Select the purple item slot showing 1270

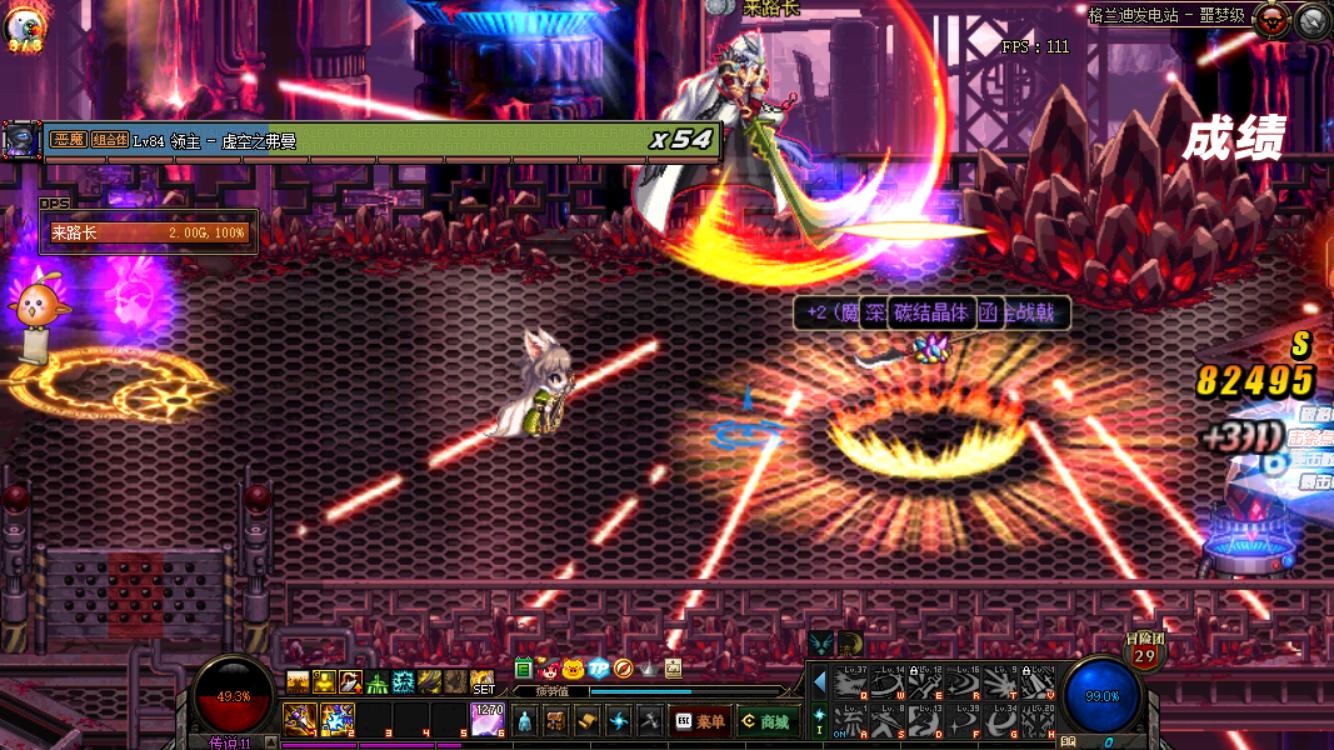[x=487, y=719]
